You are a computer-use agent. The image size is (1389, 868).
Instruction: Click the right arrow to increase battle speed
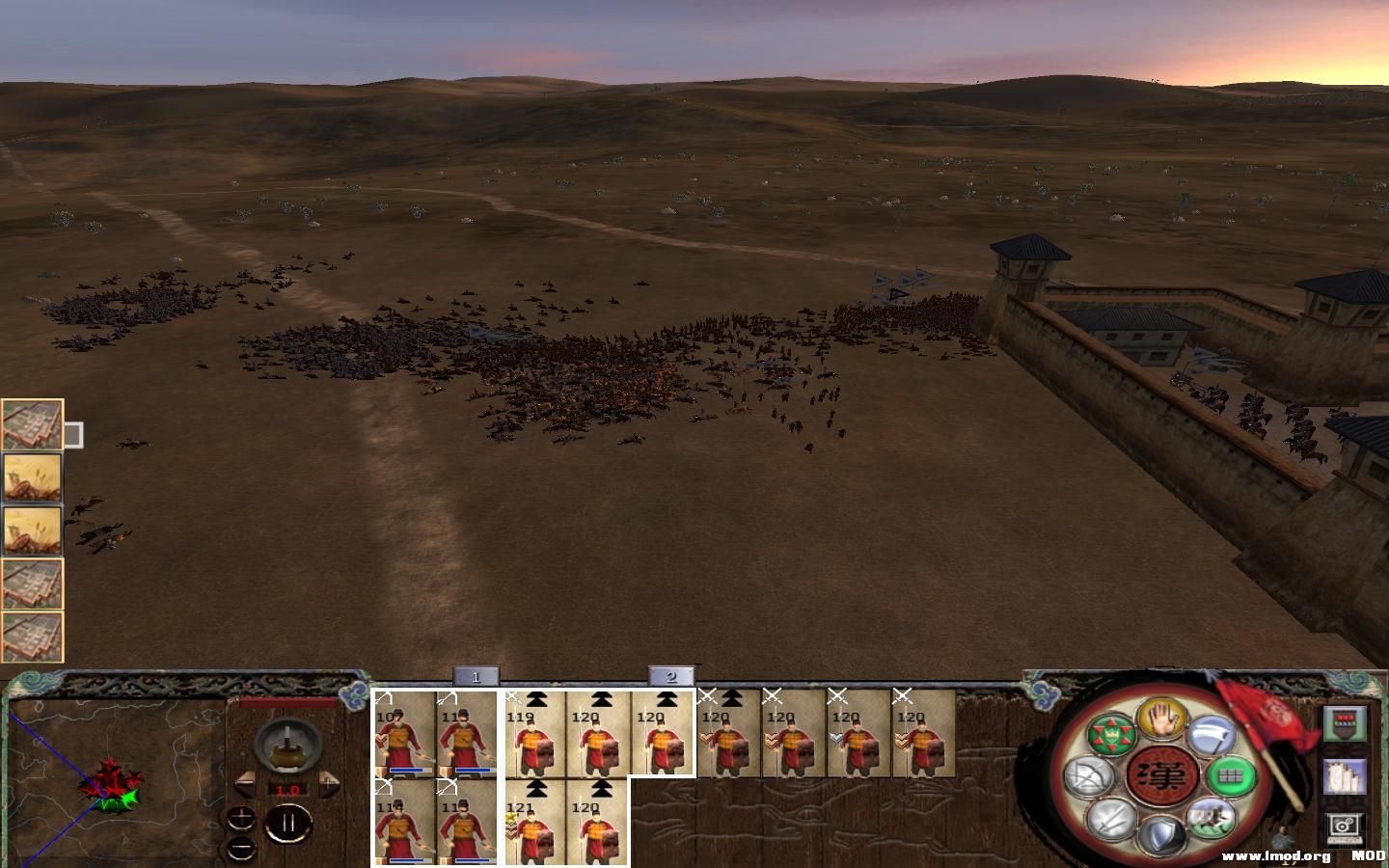[x=329, y=784]
